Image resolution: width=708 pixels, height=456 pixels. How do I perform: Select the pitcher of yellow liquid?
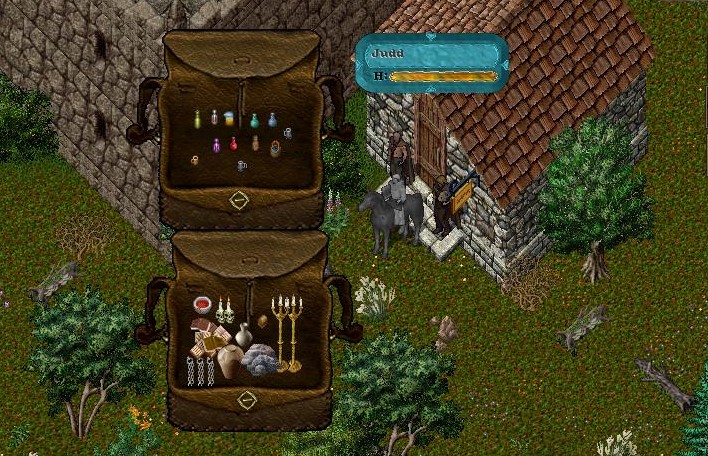pos(229,118)
